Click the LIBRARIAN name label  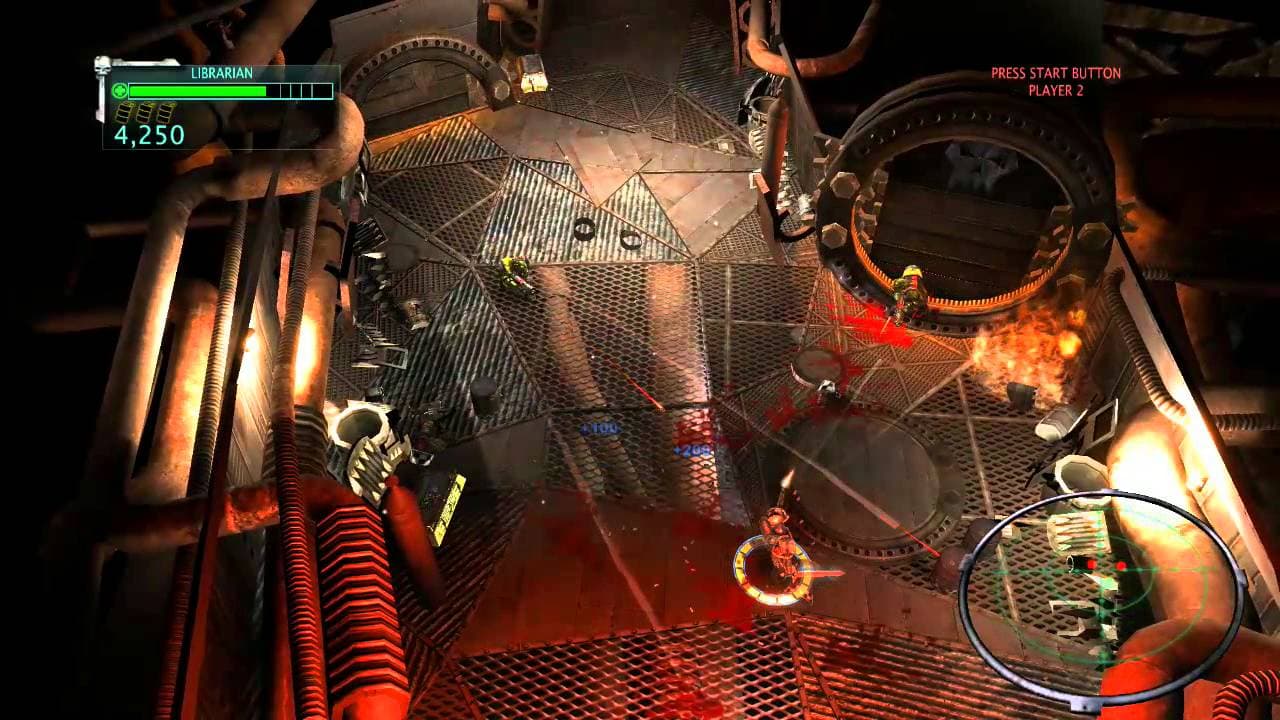click(223, 73)
